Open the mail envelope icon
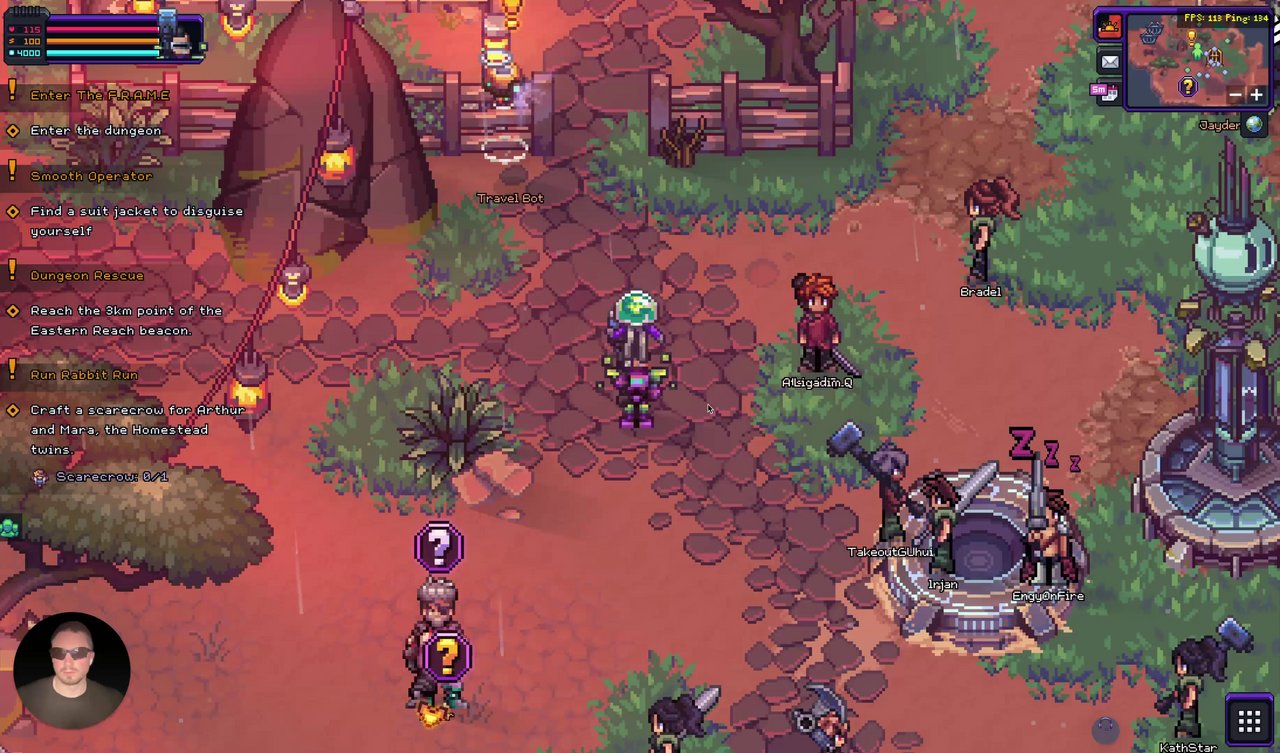The image size is (1280, 753). 1109,62
